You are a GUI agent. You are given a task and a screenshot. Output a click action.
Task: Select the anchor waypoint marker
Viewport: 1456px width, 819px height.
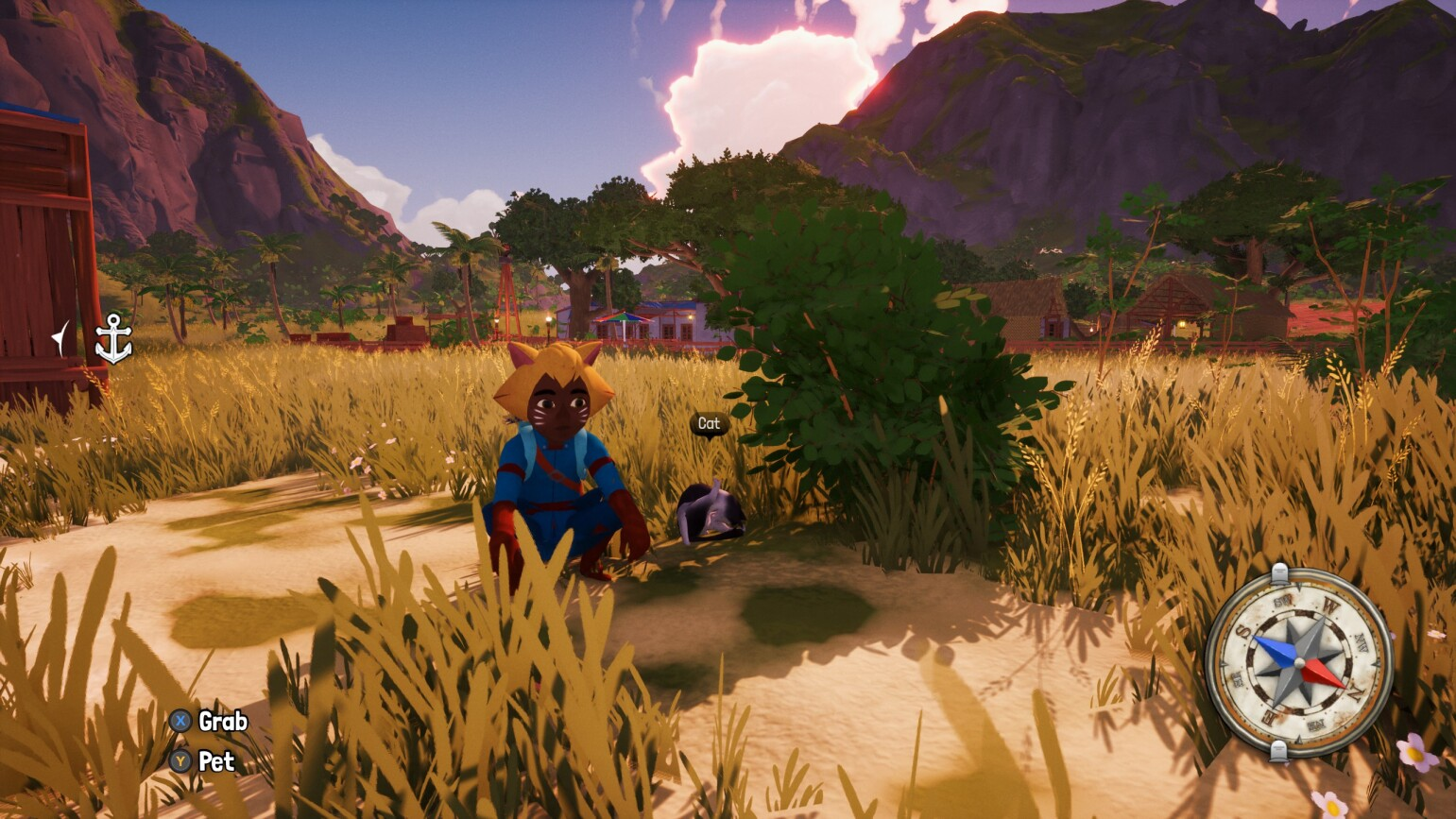point(113,339)
